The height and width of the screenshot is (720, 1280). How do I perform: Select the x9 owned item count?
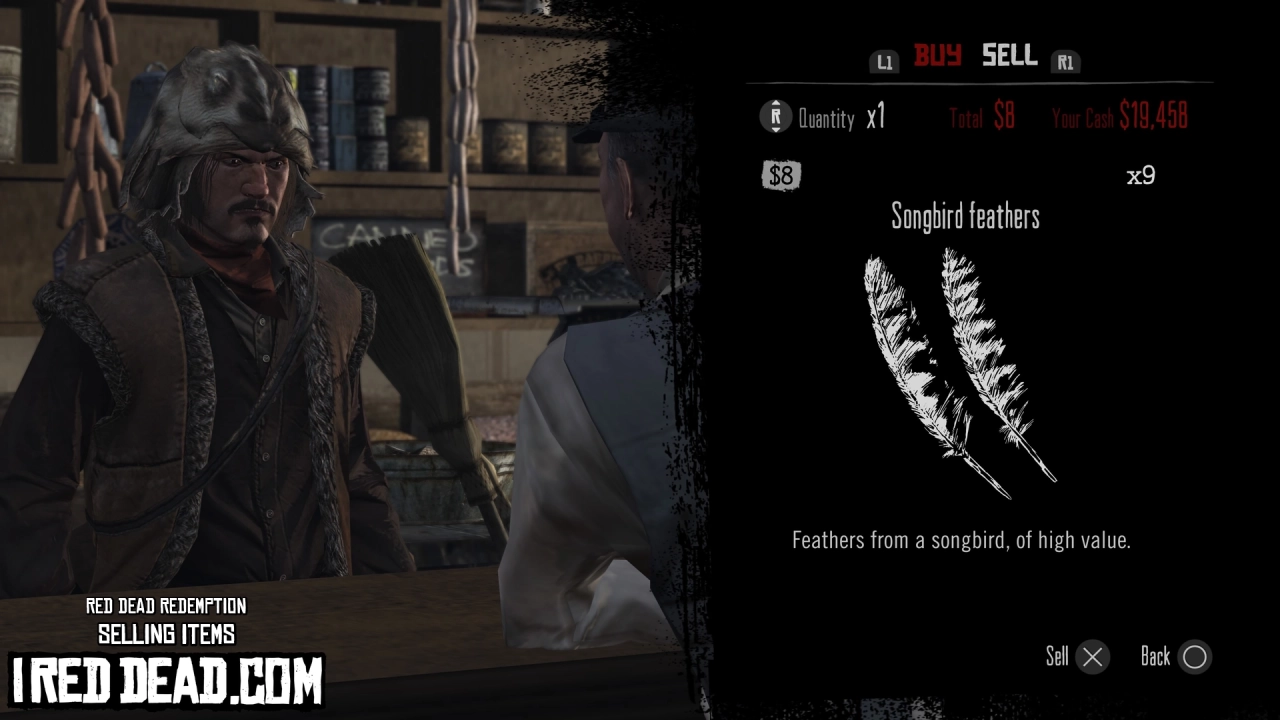1141,177
